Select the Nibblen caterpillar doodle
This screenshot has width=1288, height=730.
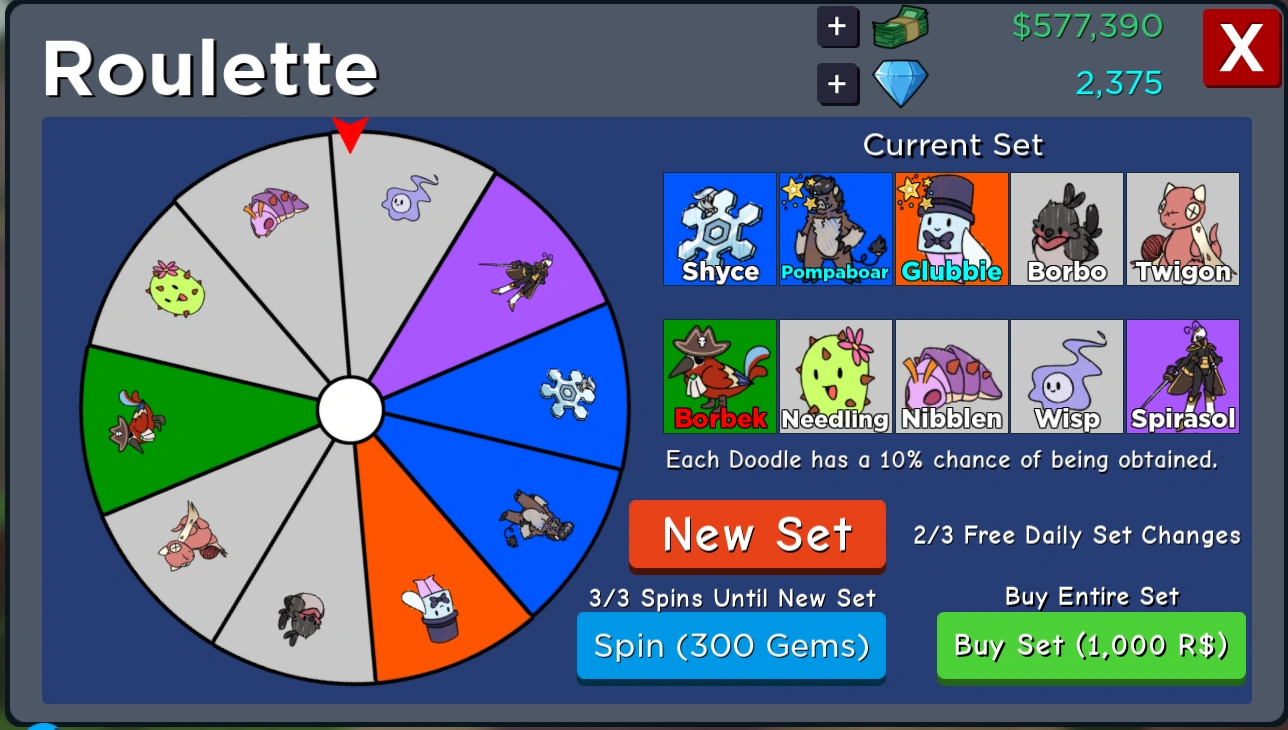point(951,376)
